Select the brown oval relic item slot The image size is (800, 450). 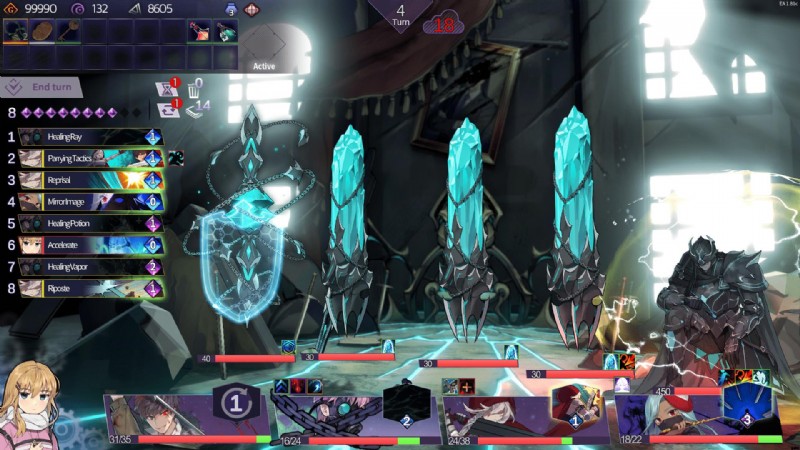point(42,31)
